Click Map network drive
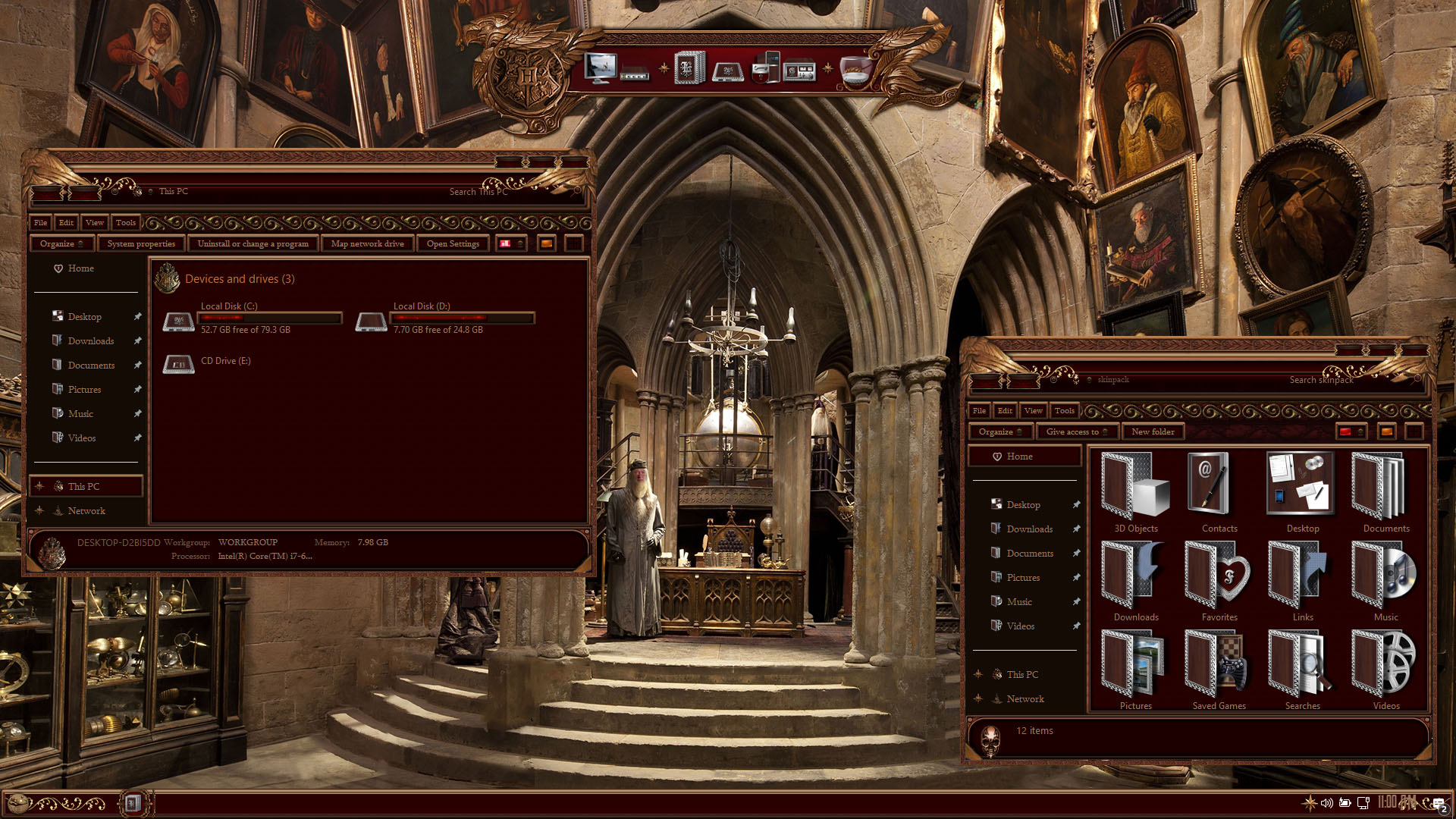The height and width of the screenshot is (819, 1456). point(367,243)
